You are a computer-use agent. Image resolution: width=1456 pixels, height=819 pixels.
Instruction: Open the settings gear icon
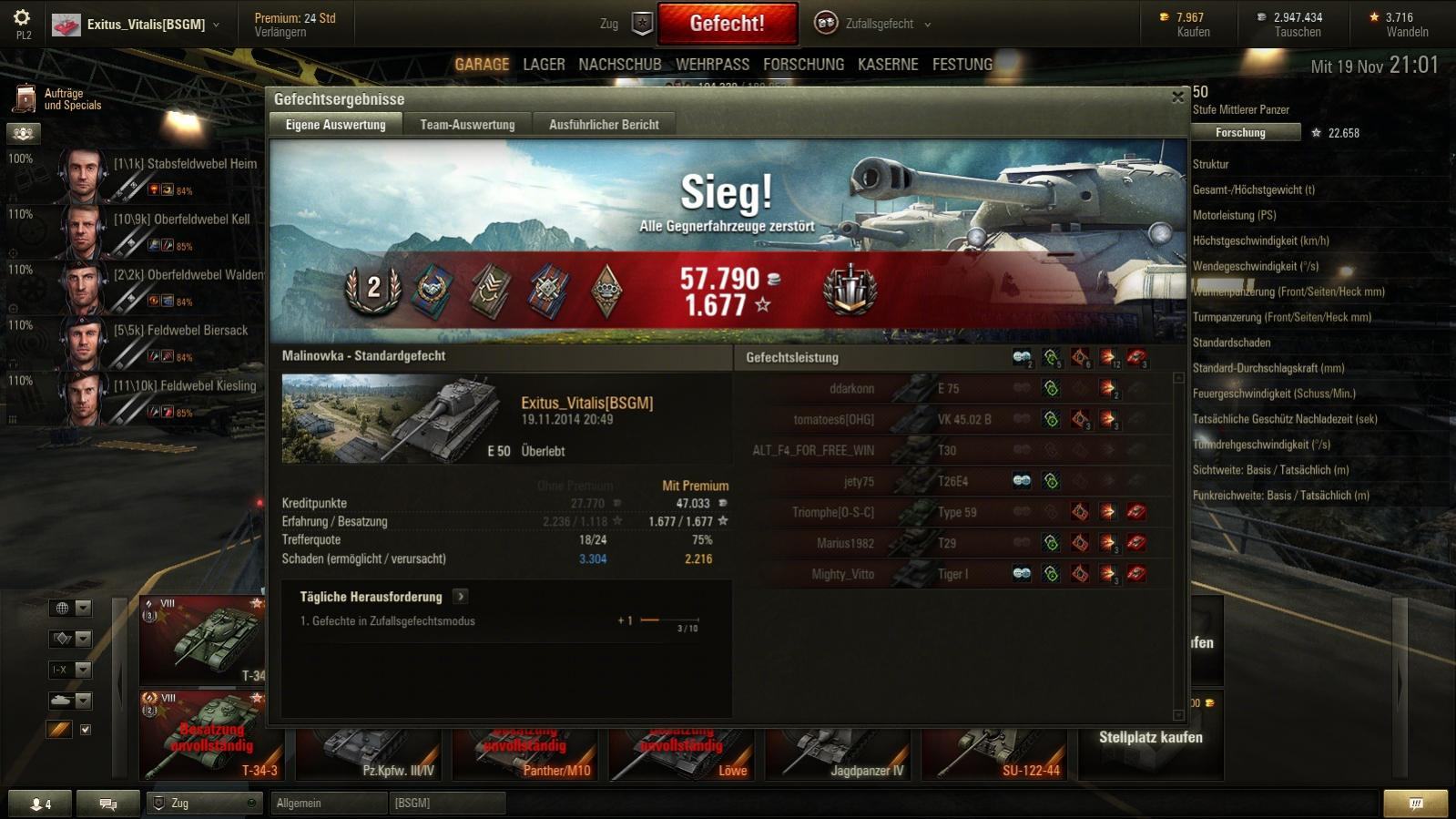pos(22,17)
